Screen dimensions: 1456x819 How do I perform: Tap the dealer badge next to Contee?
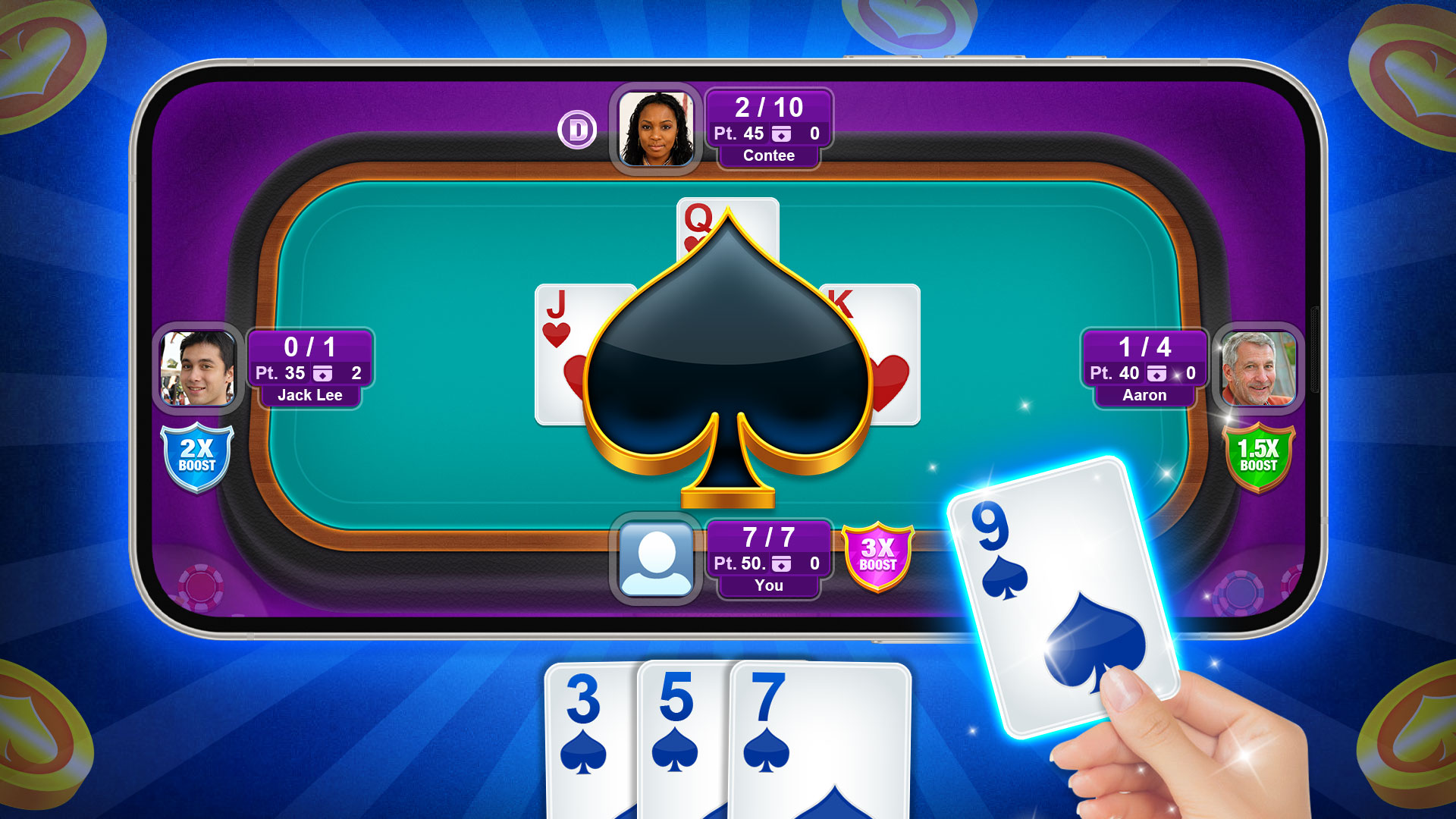pyautogui.click(x=579, y=130)
